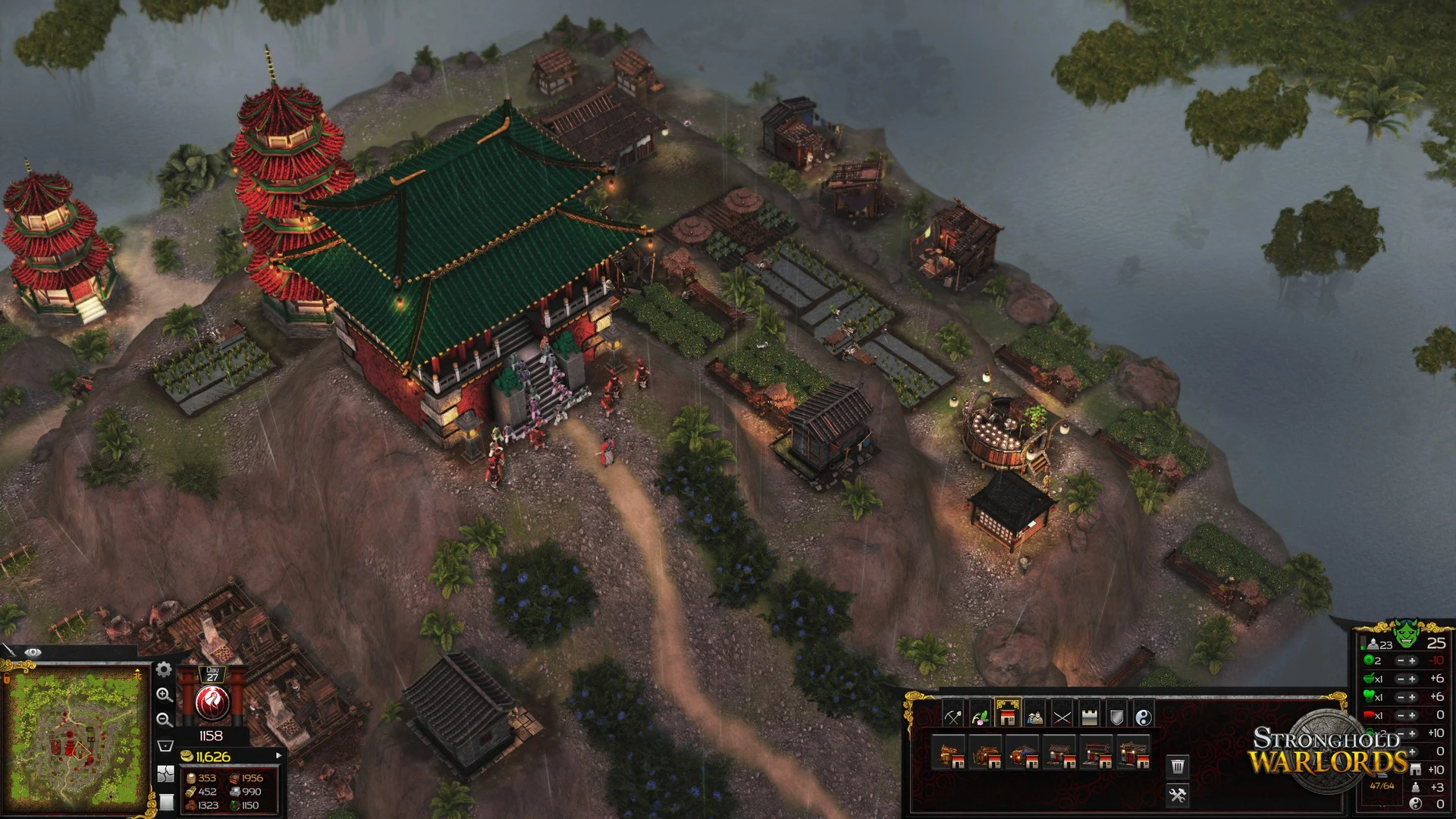Open the pickaxe and shovel industry tab

click(952, 716)
